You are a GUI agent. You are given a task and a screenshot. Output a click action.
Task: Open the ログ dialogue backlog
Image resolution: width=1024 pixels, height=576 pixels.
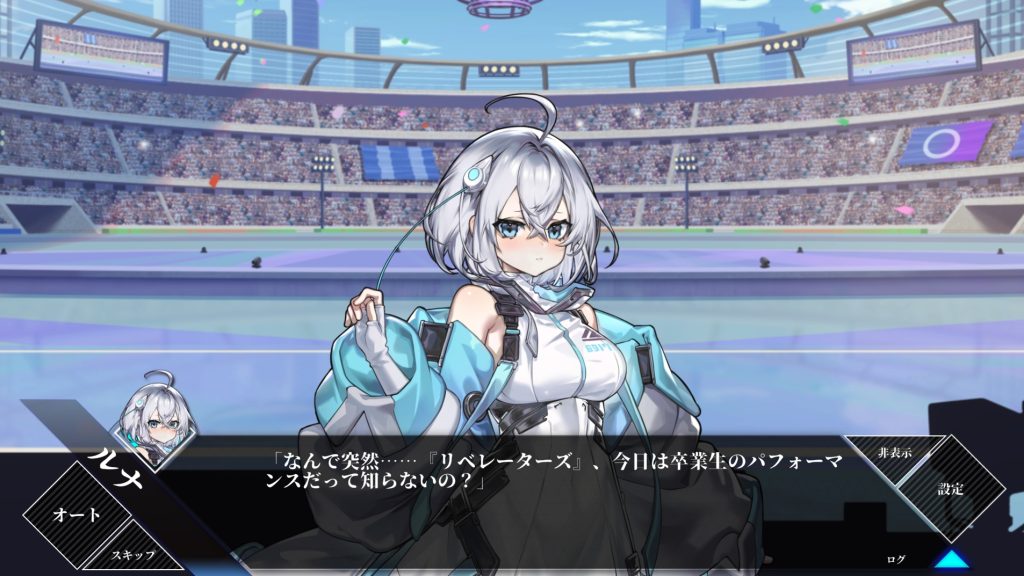897,558
